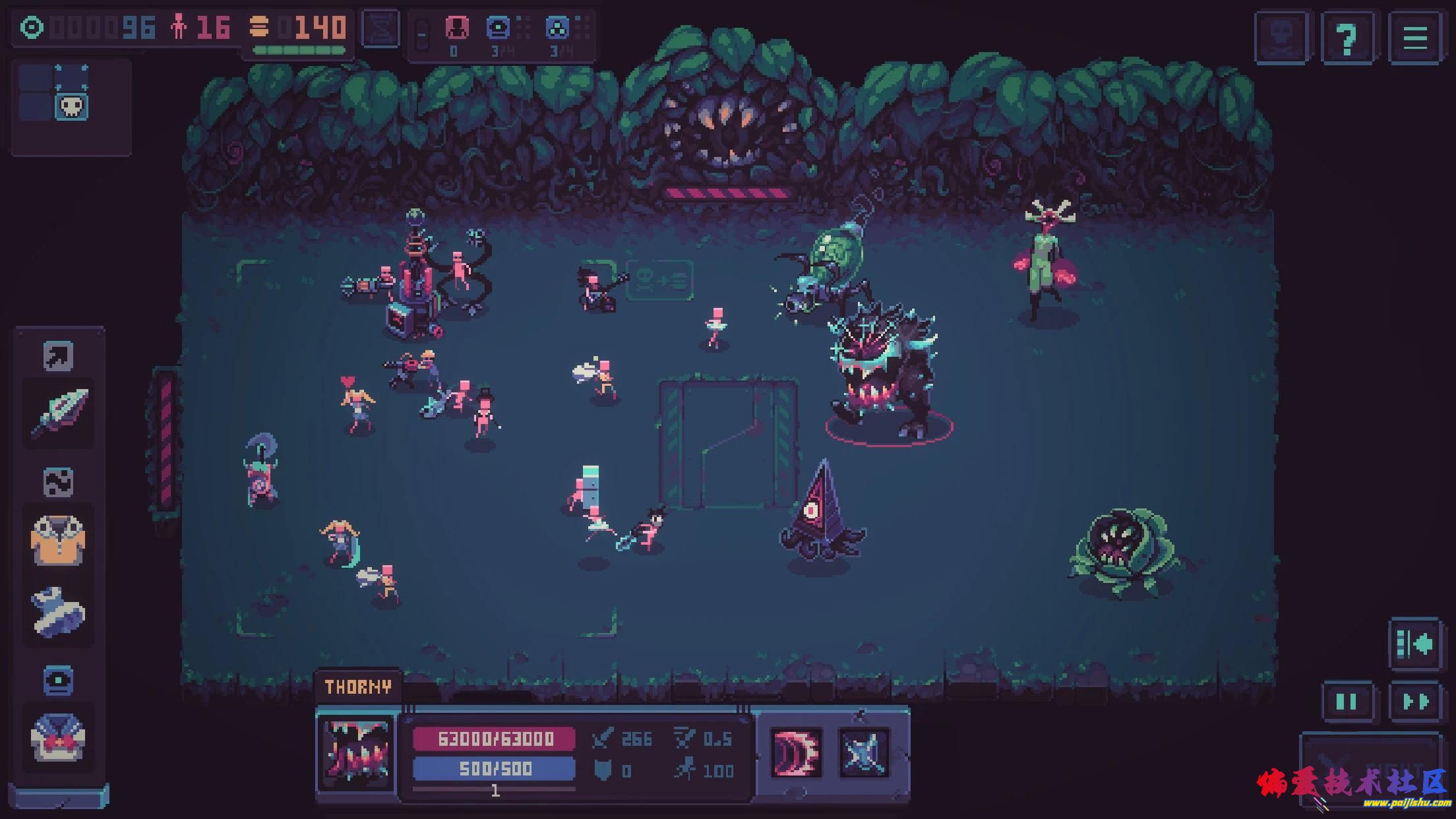Activate Thorny's red claw slash ability
Screen dimensions: 1456x819
[x=796, y=752]
